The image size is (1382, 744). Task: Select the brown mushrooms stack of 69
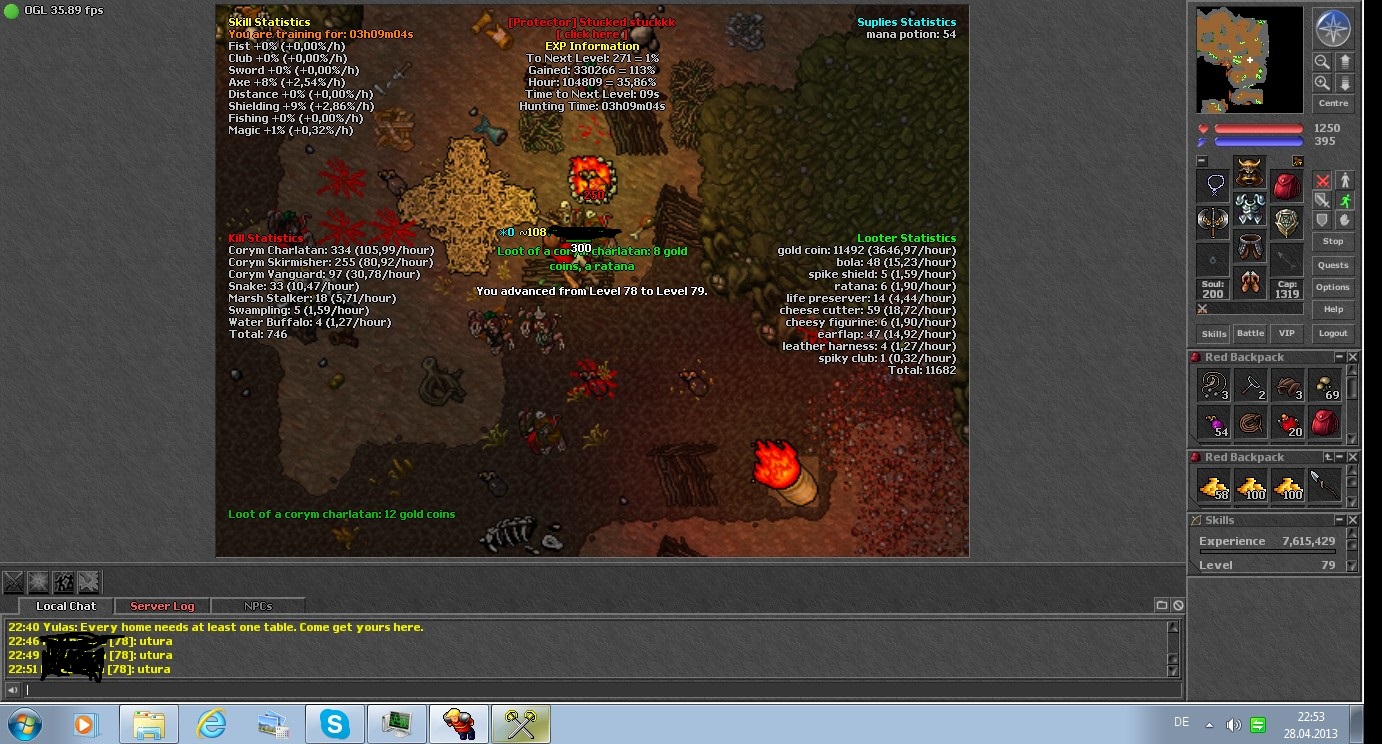click(x=1324, y=386)
